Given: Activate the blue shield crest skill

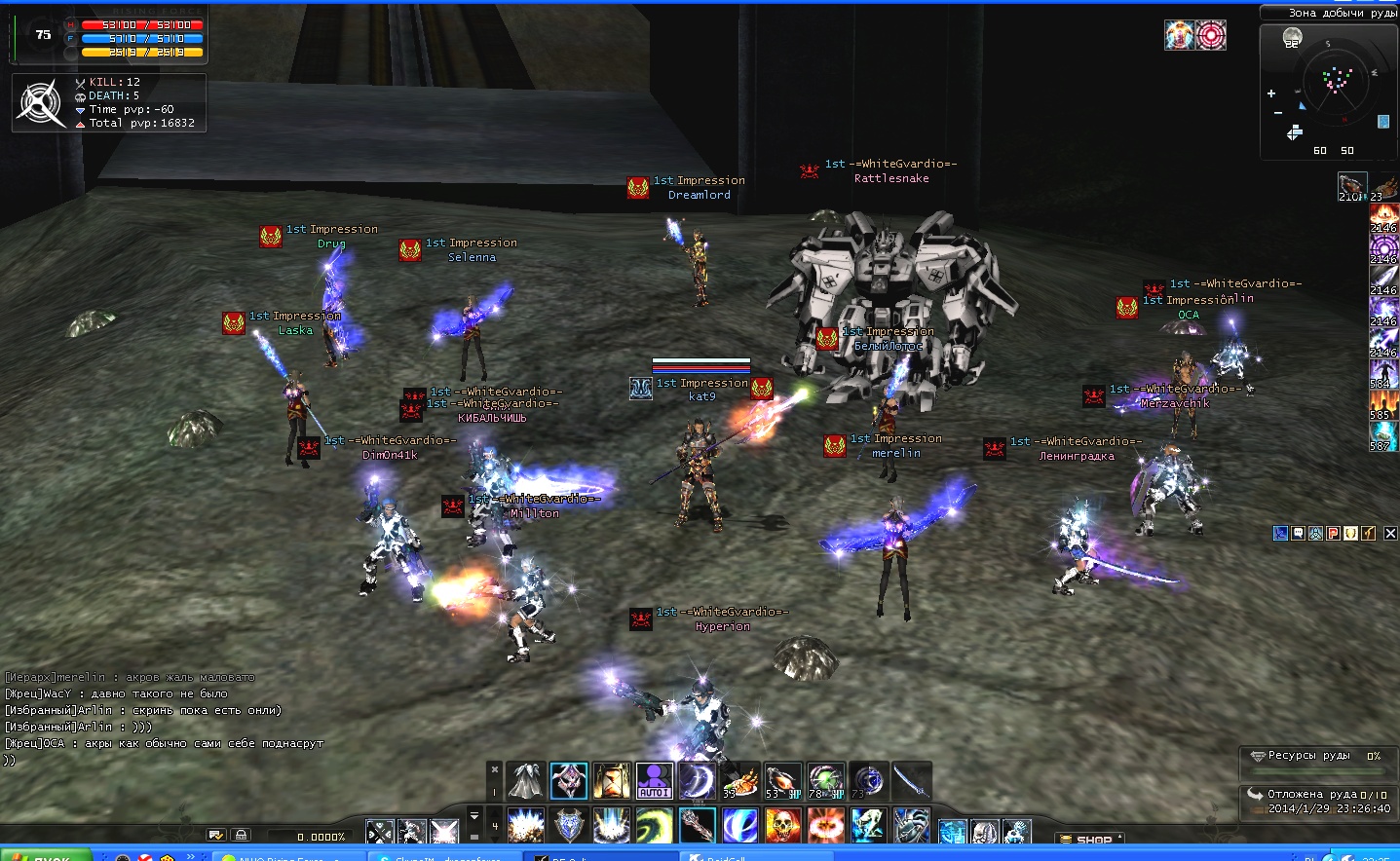Looking at the screenshot, I should (569, 826).
